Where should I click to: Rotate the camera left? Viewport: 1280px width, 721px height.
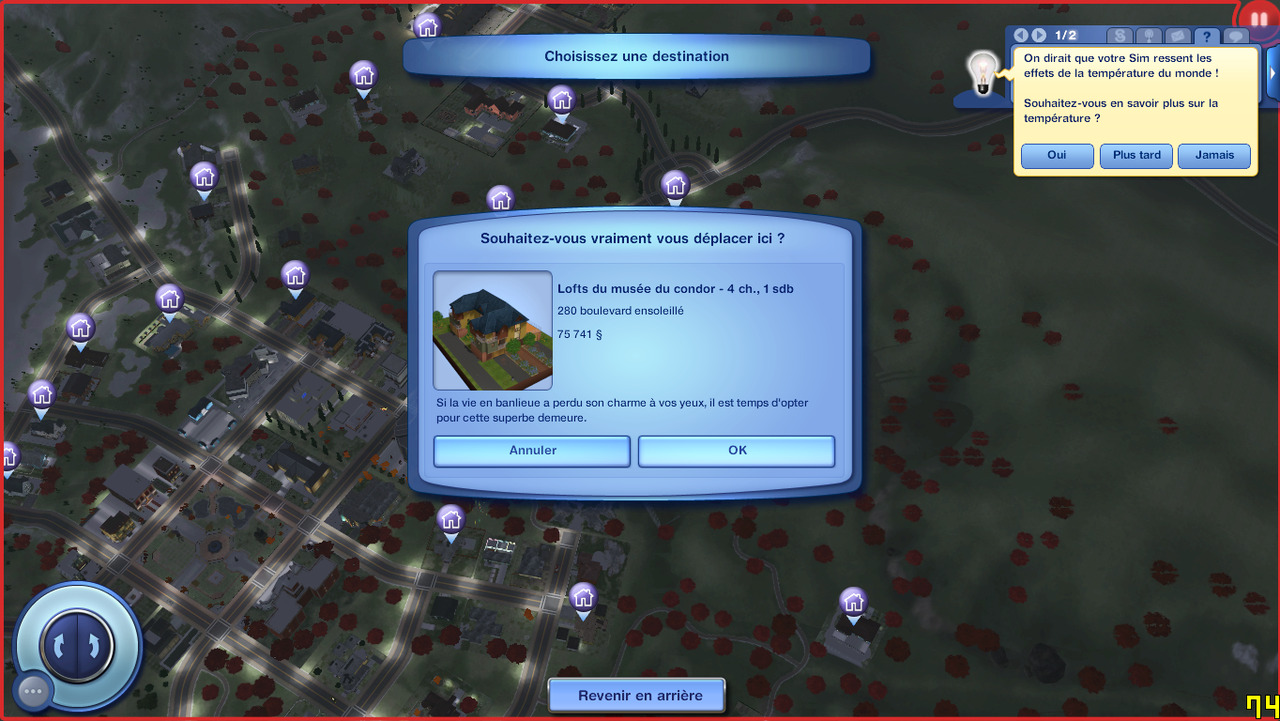(62, 644)
